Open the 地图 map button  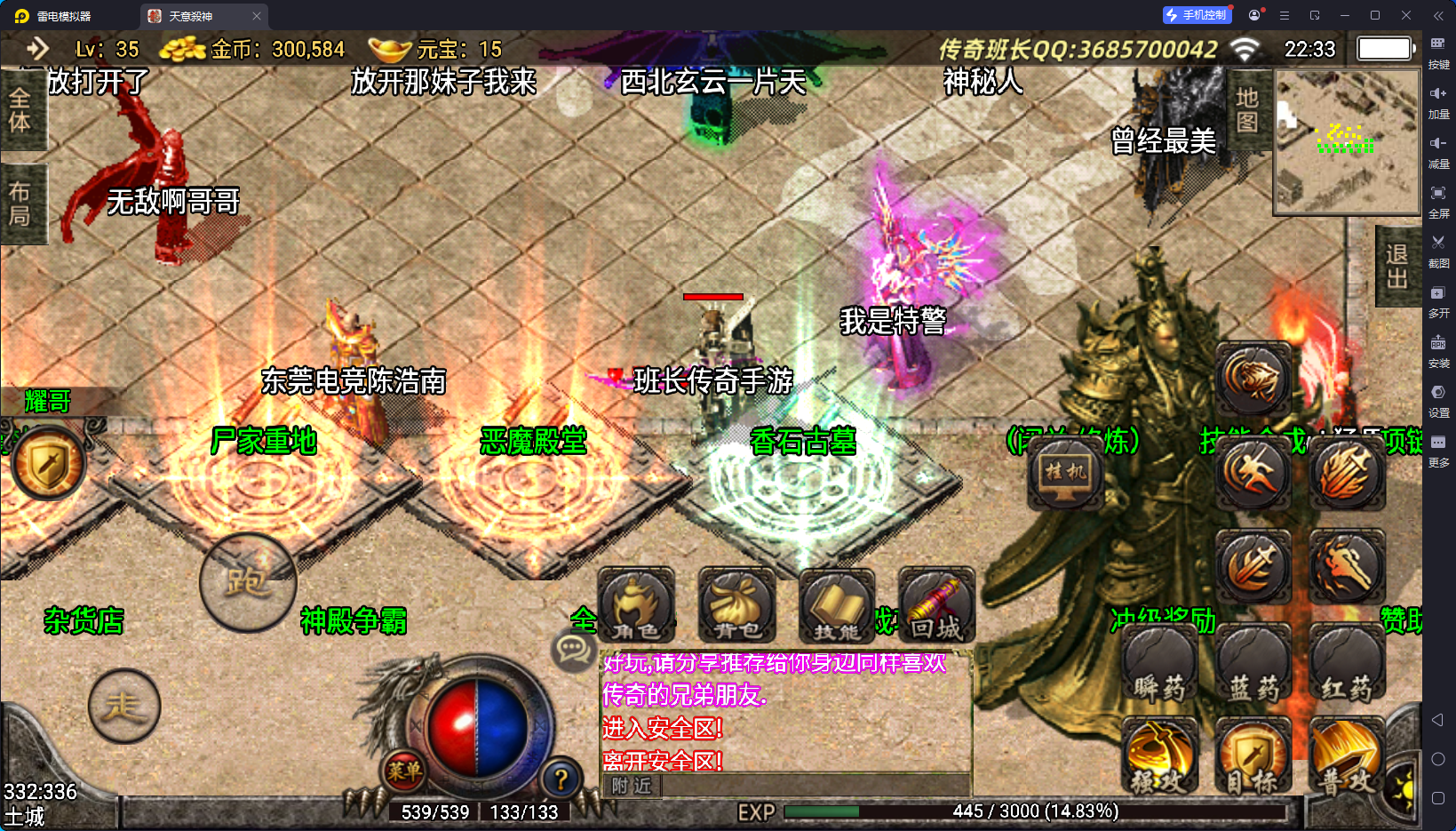1248,109
